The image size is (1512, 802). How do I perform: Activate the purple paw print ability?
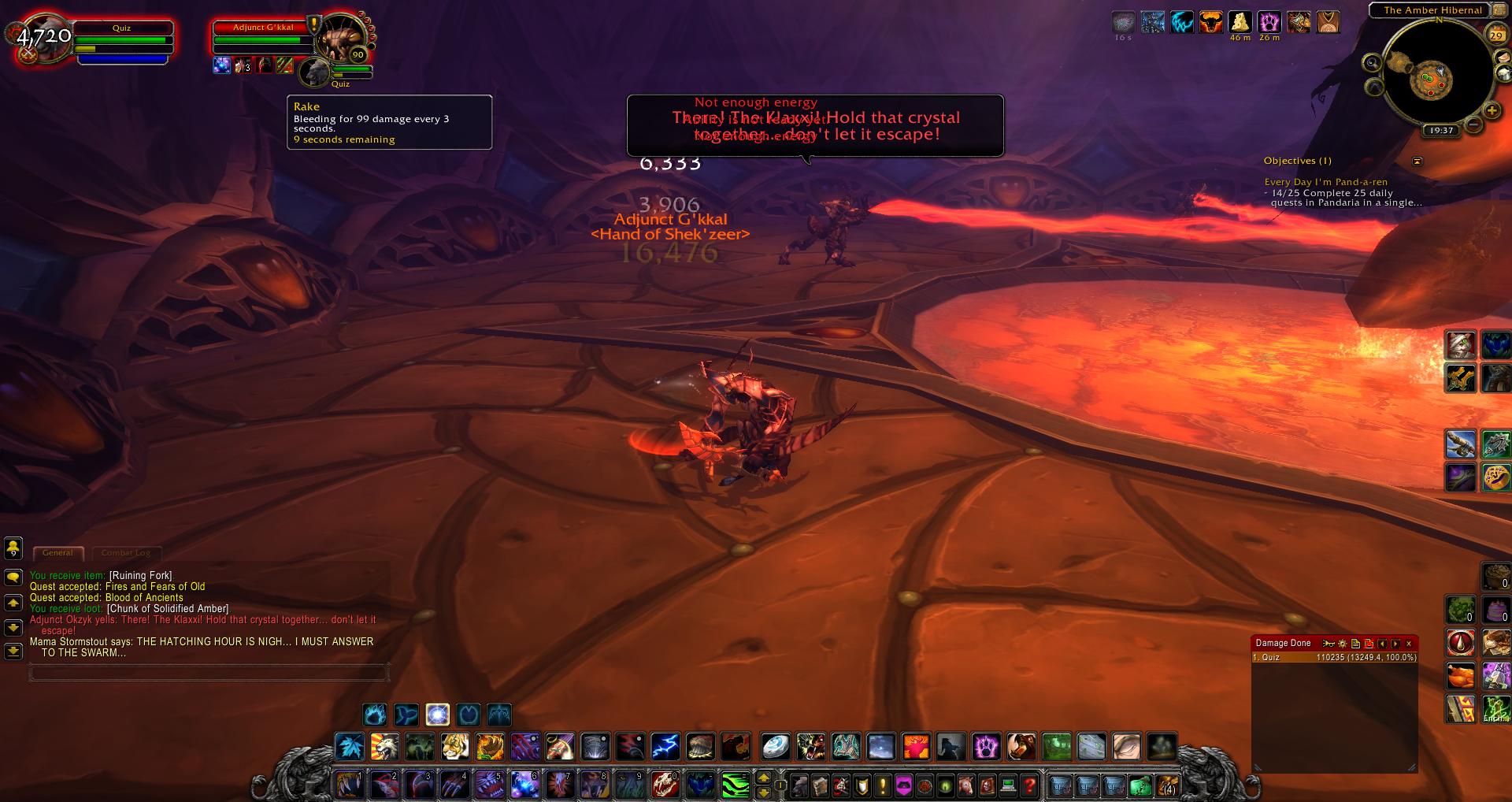click(985, 745)
